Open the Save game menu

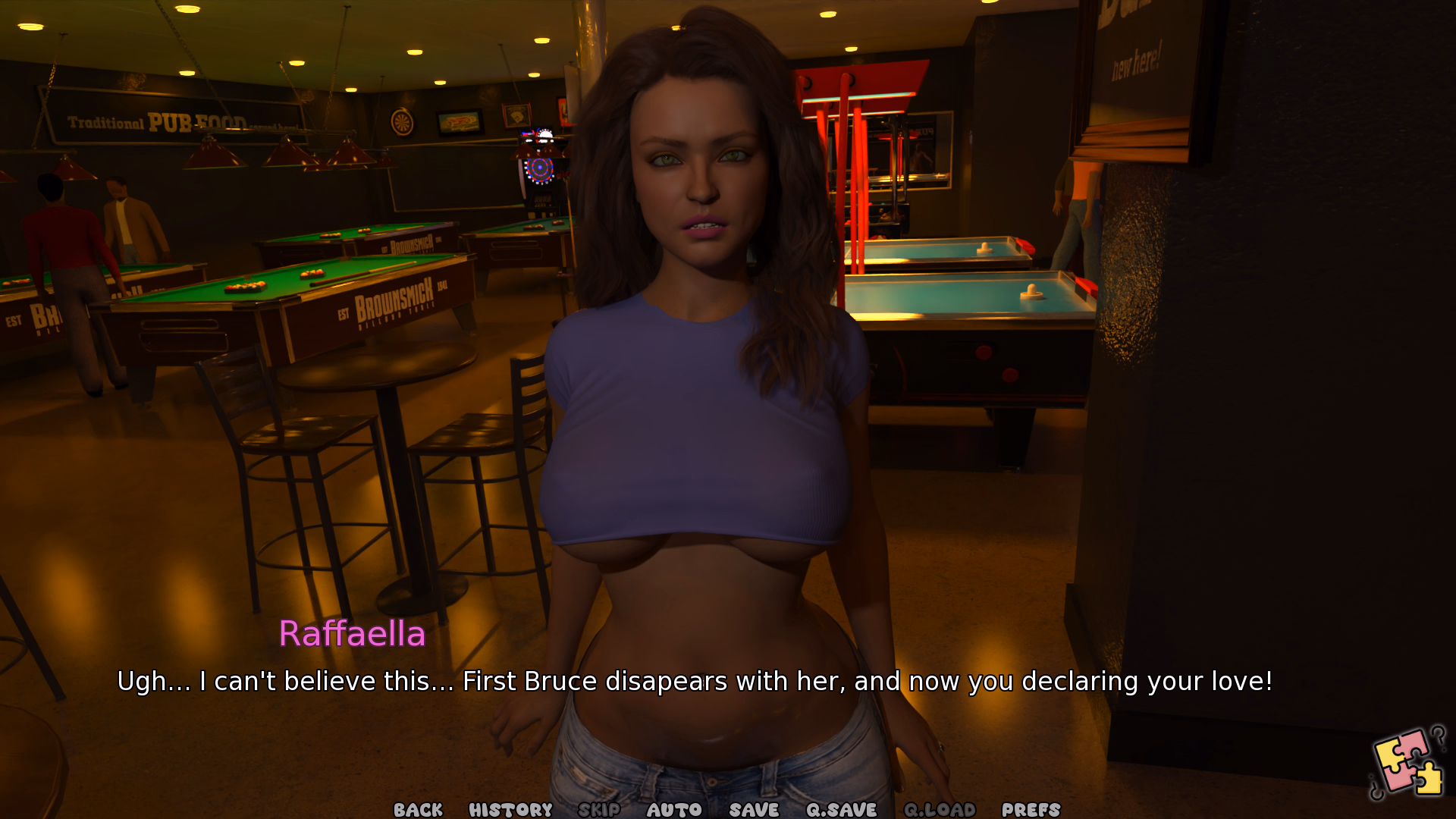click(x=754, y=809)
